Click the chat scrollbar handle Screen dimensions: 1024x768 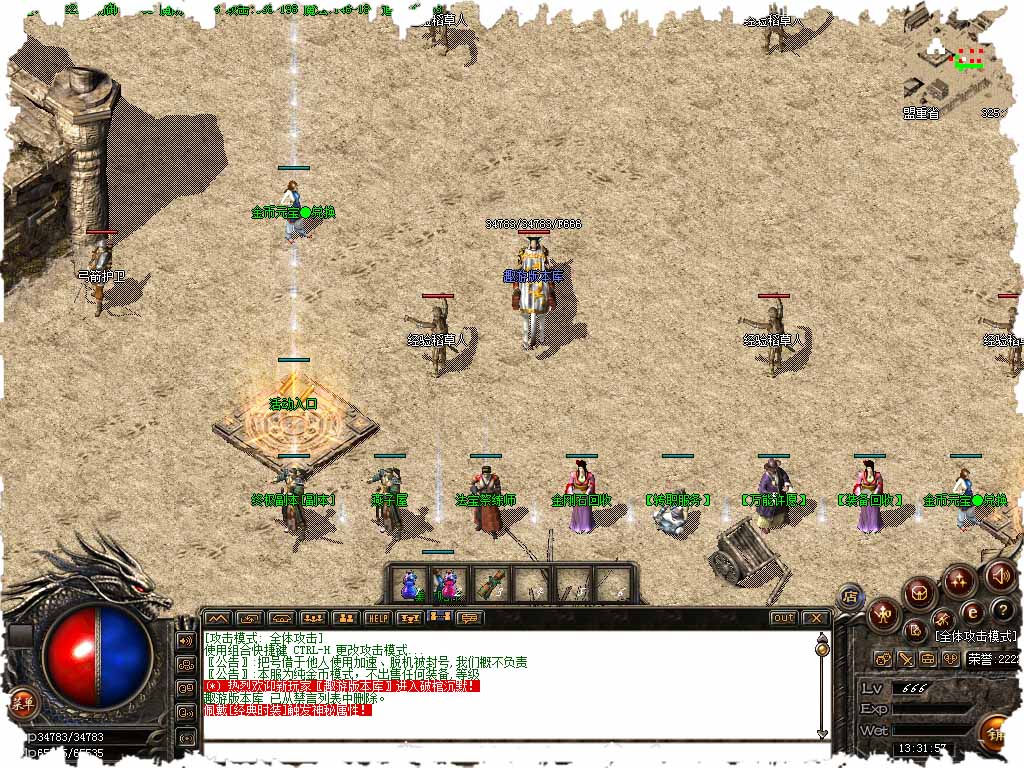(822, 649)
